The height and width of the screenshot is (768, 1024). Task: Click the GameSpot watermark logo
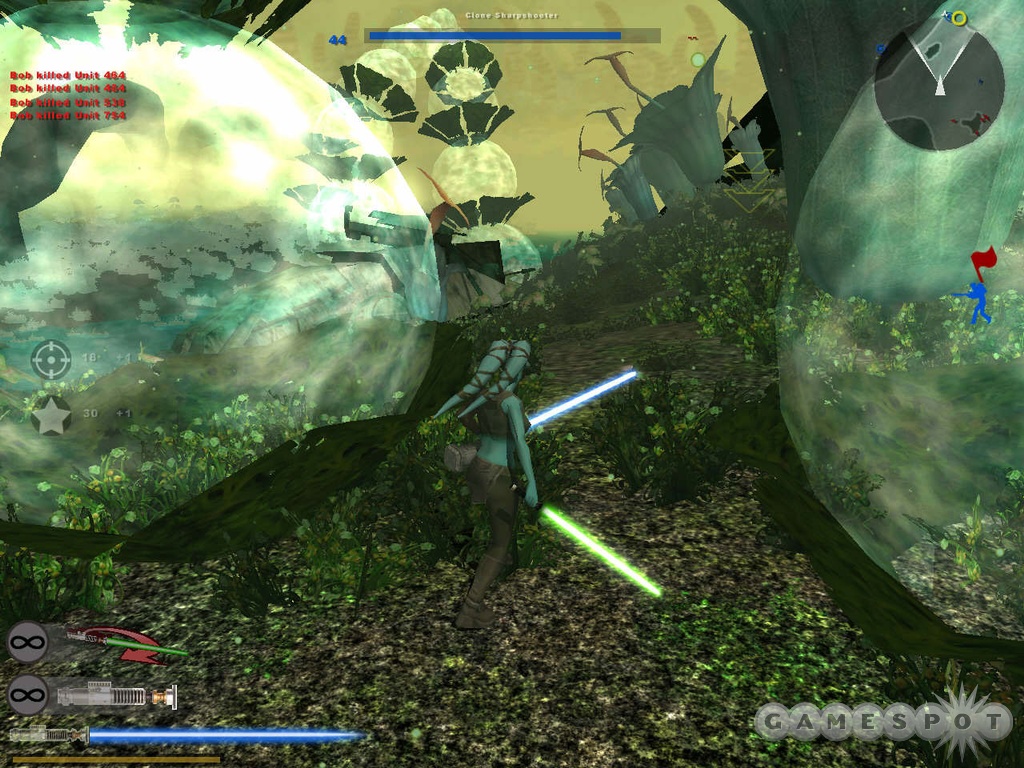[x=882, y=720]
